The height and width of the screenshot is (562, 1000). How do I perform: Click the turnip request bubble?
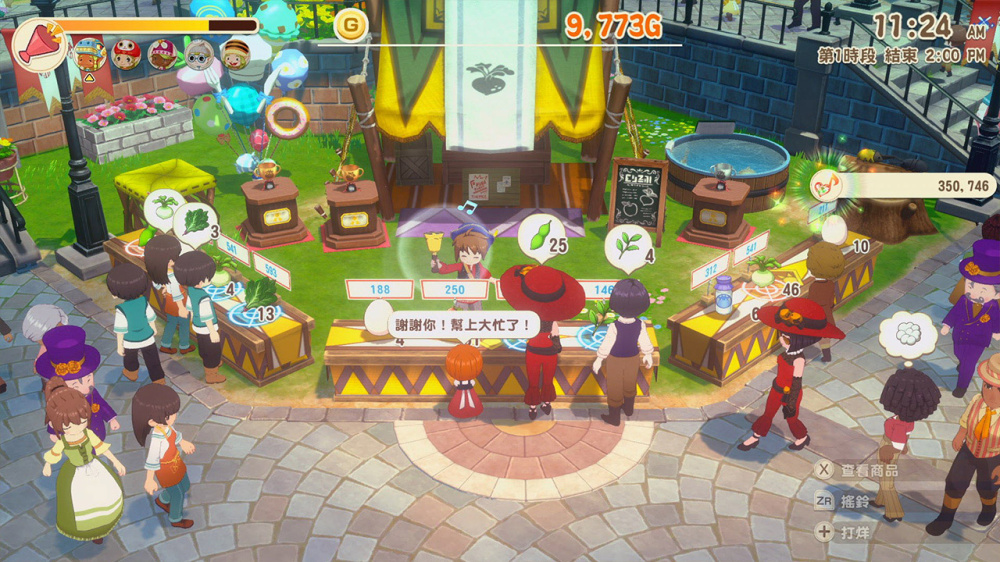[x=163, y=207]
